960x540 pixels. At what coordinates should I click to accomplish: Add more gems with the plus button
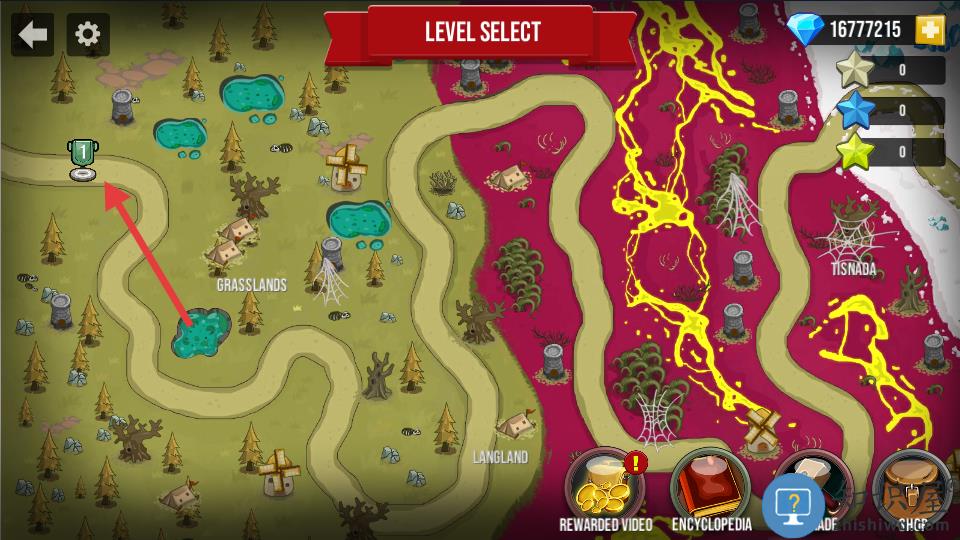point(930,31)
